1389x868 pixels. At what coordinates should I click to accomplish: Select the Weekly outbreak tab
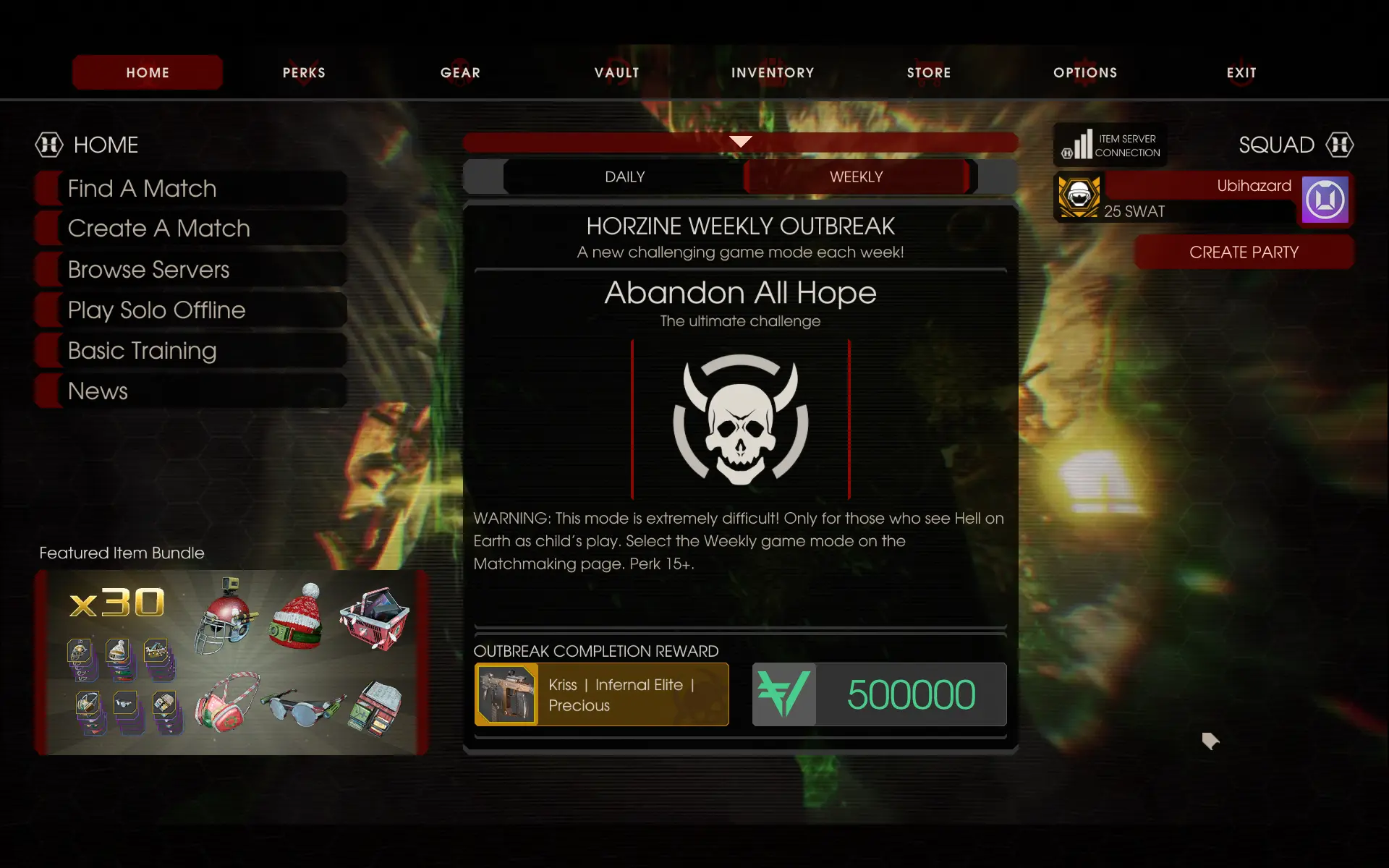856,177
